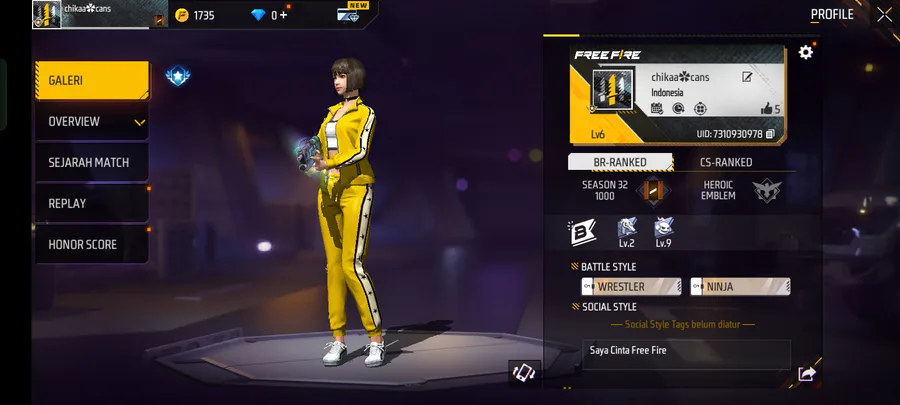Open Sejarah Match history

pos(92,162)
